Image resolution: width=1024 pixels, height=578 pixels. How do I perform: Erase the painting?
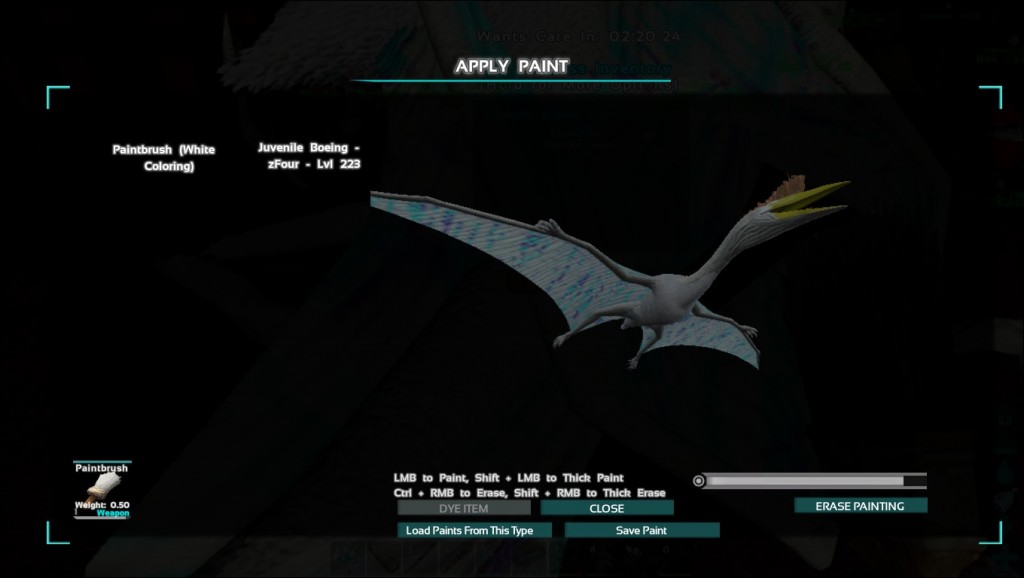coord(860,506)
